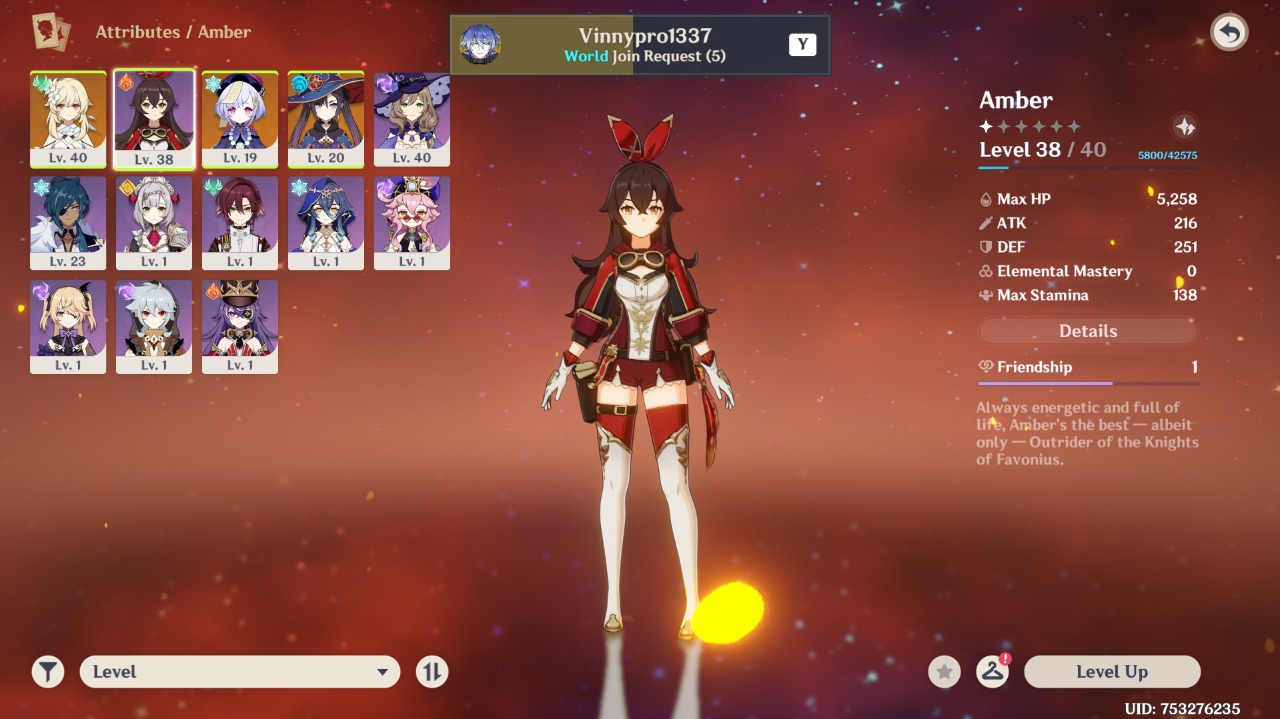
Task: Select the blonde Traveler at Lv. 40
Action: (x=68, y=119)
